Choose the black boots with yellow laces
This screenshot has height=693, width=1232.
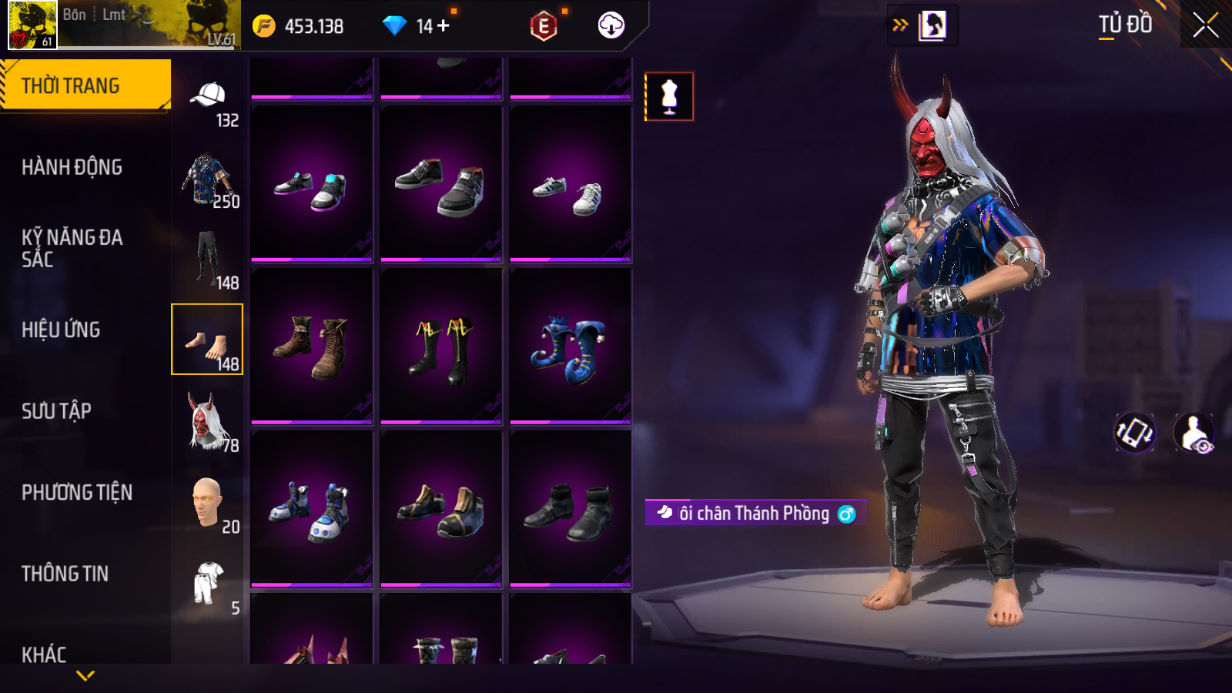click(x=440, y=346)
